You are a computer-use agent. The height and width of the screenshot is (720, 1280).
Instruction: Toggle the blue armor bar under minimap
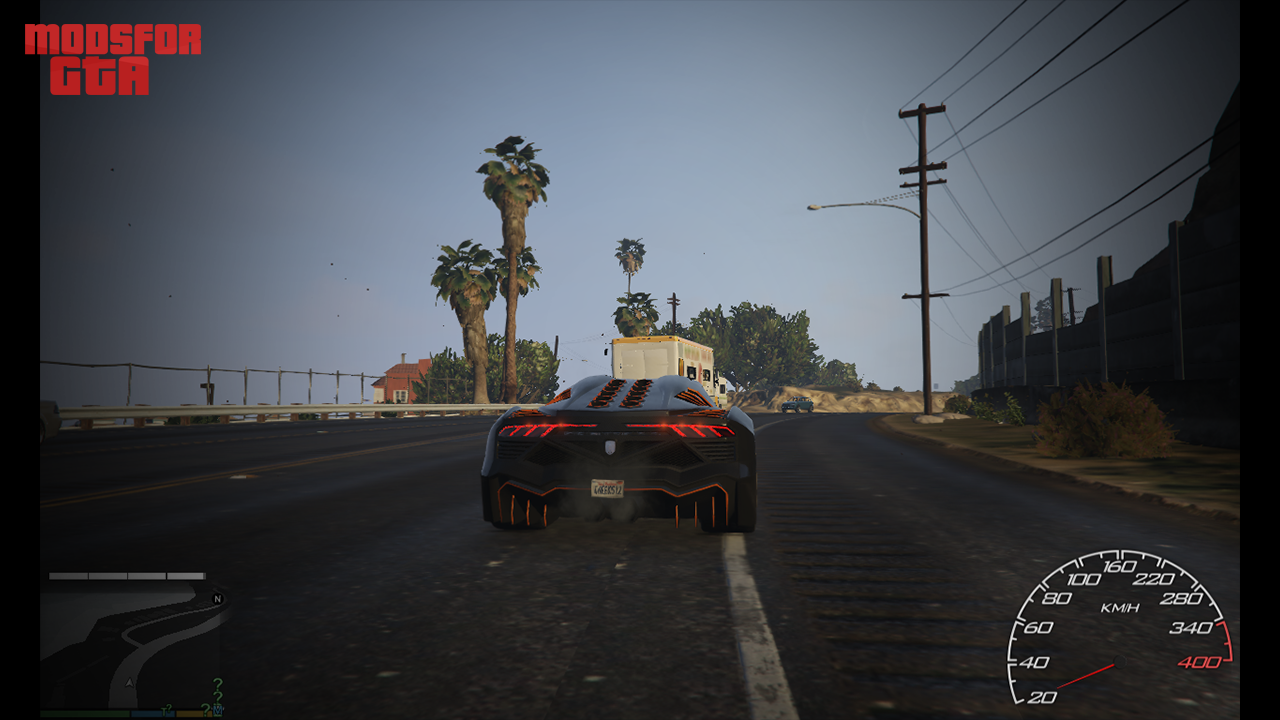(152, 713)
